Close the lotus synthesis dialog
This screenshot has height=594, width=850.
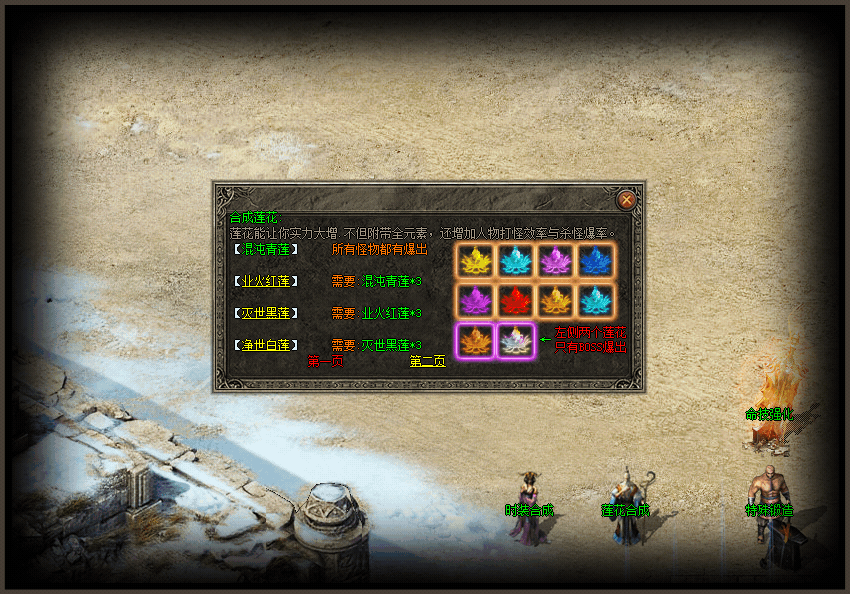tap(626, 199)
